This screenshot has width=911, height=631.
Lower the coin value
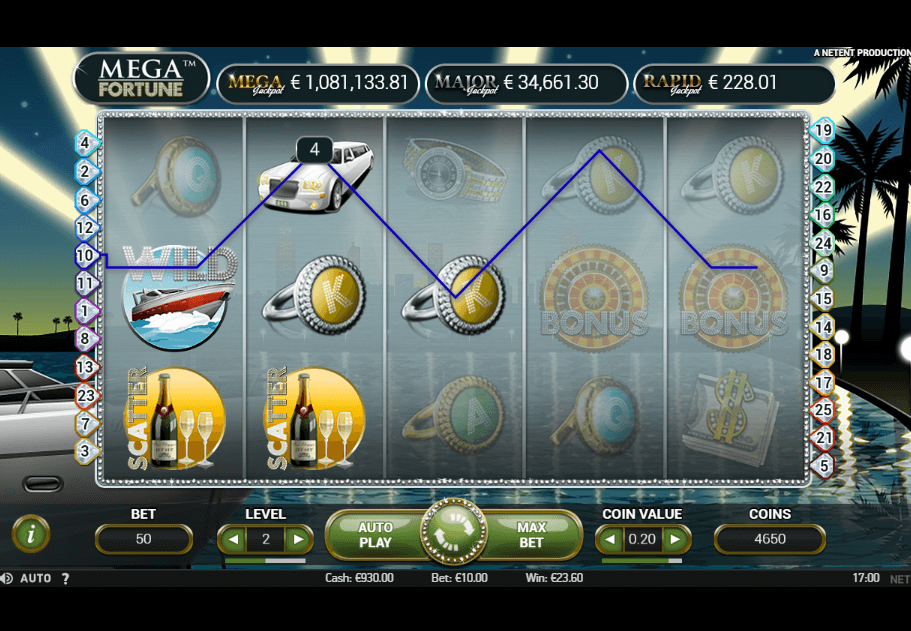610,540
